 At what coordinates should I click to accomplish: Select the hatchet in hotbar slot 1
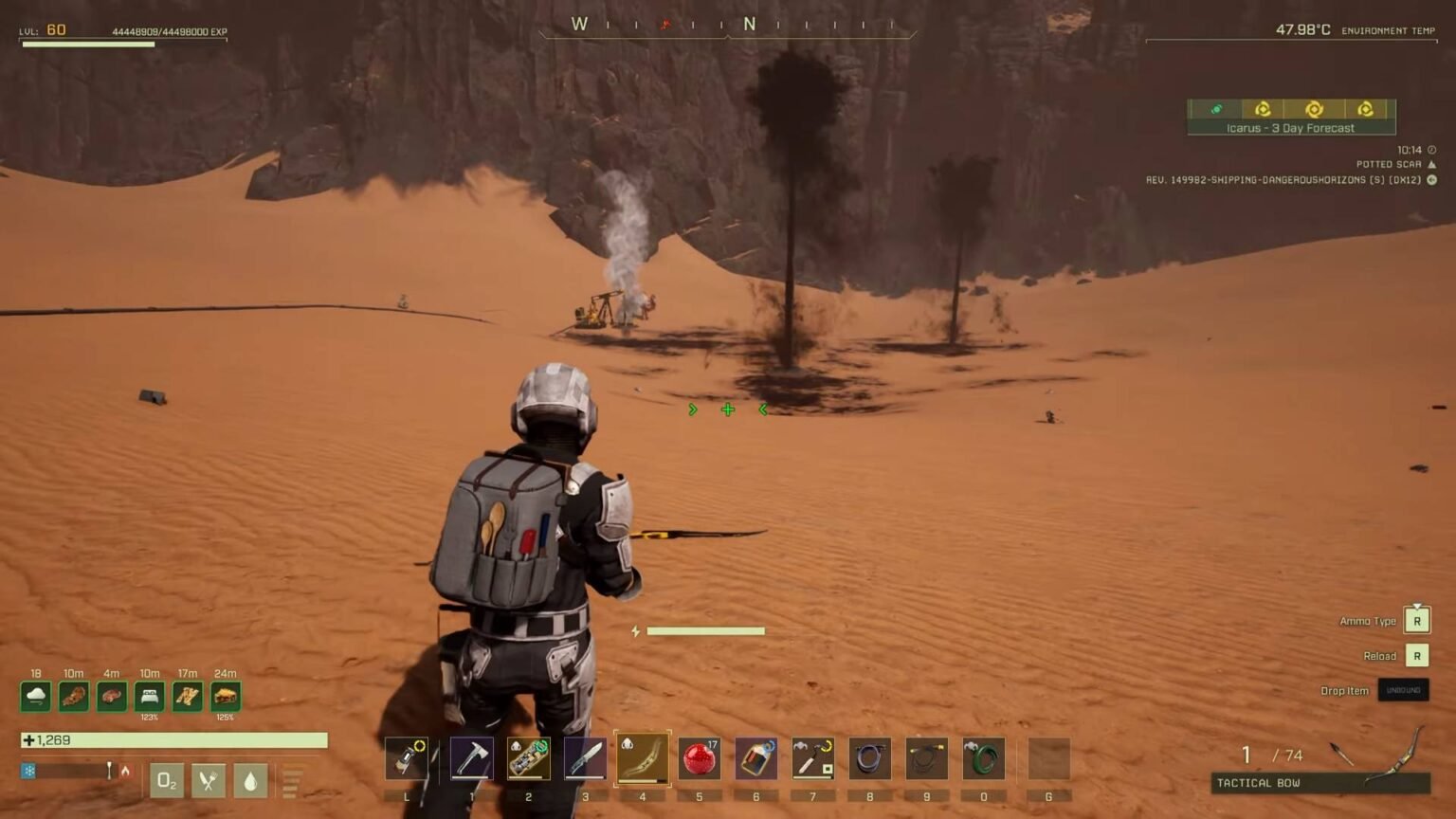[471, 757]
